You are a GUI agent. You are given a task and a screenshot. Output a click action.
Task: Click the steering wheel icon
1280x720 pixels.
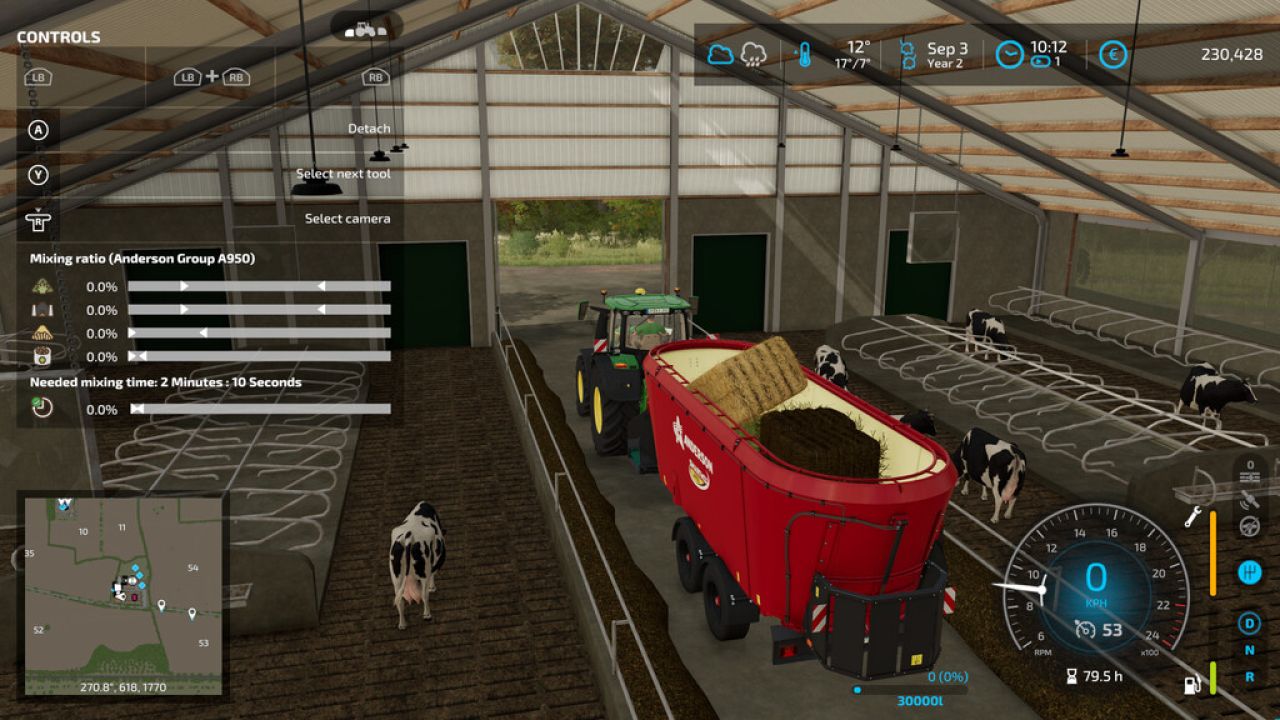pos(1249,527)
